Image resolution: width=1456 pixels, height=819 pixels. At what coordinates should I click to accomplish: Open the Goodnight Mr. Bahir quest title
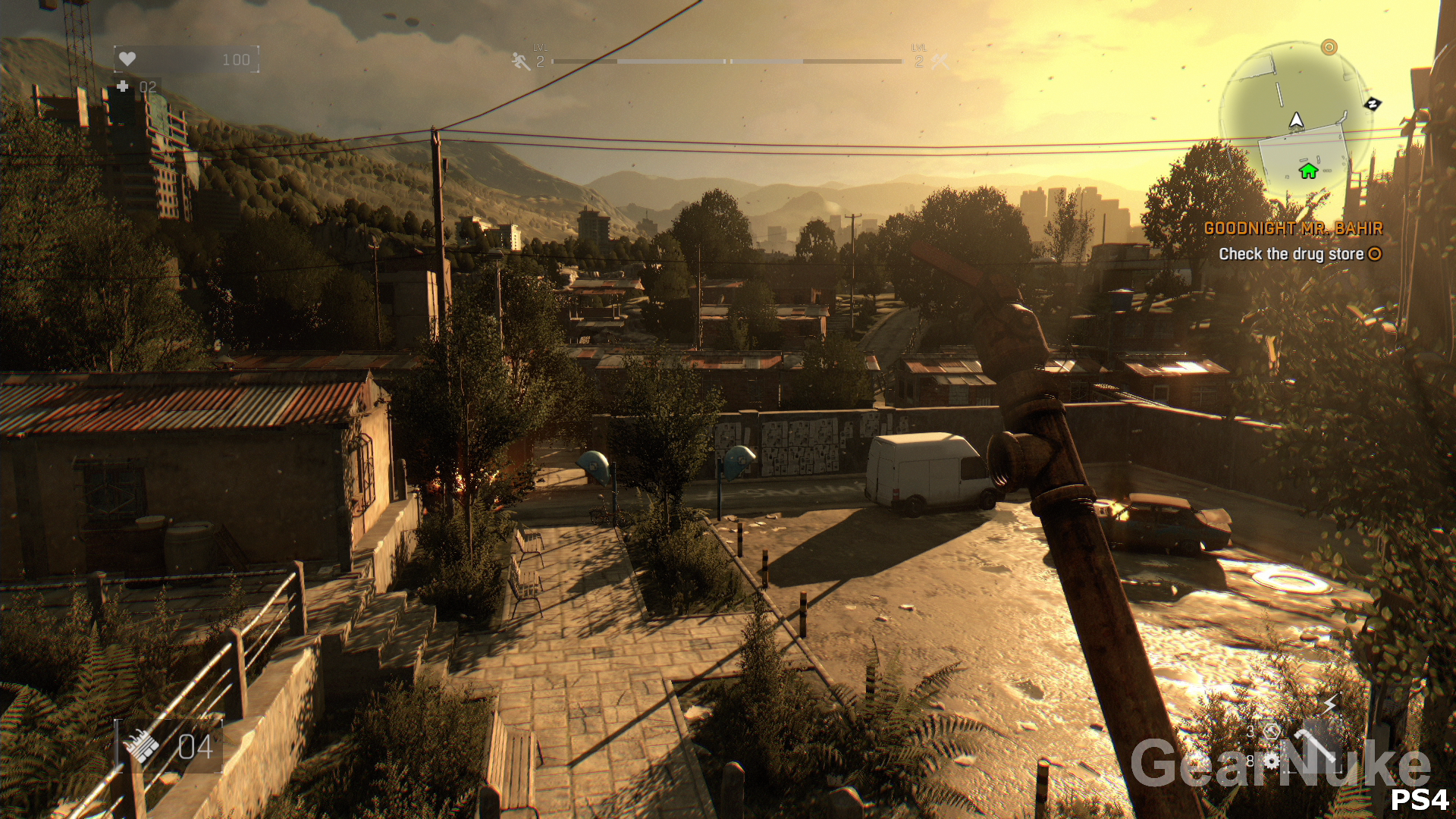click(x=1293, y=228)
